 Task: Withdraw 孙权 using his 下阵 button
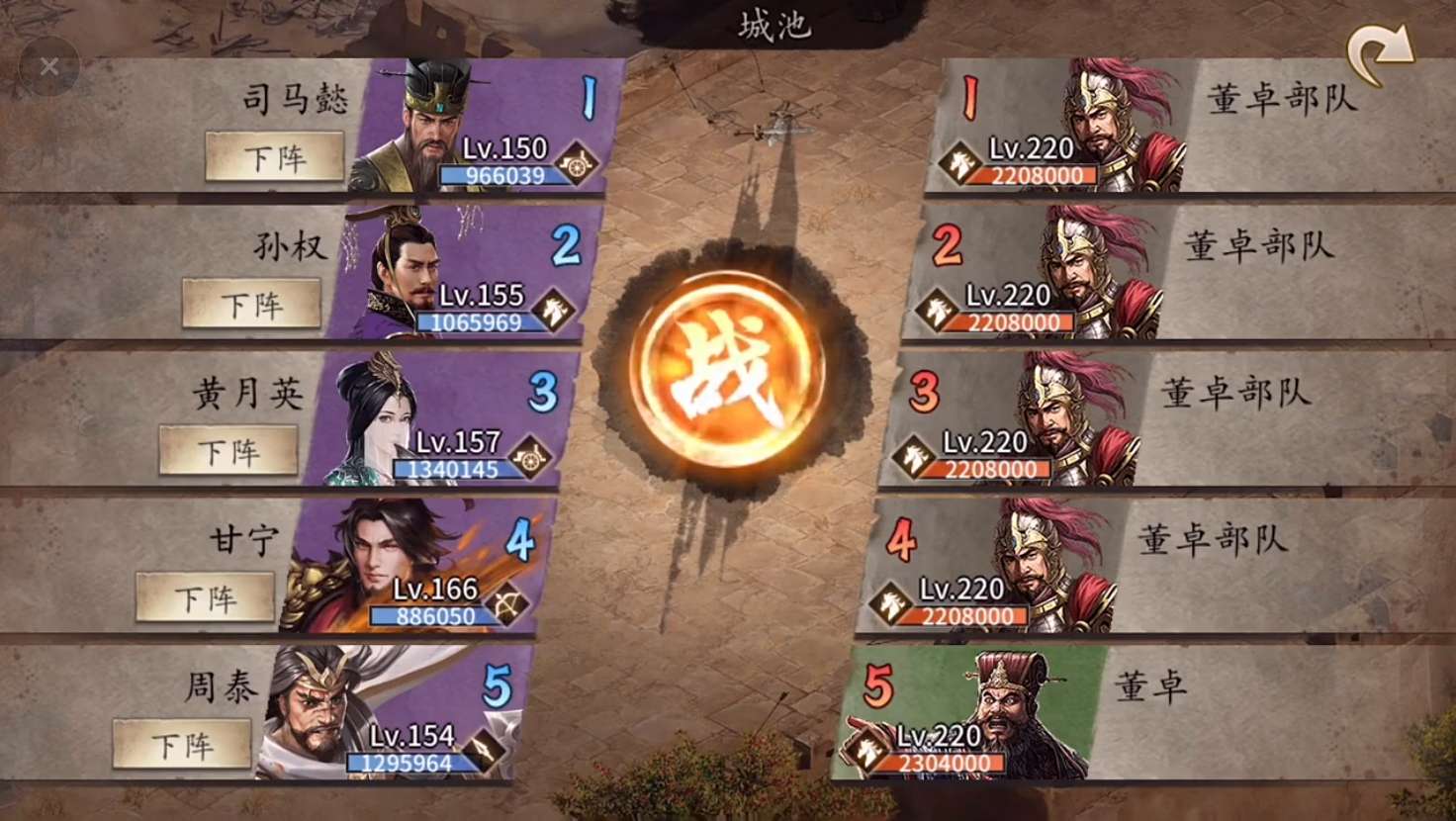[x=251, y=304]
